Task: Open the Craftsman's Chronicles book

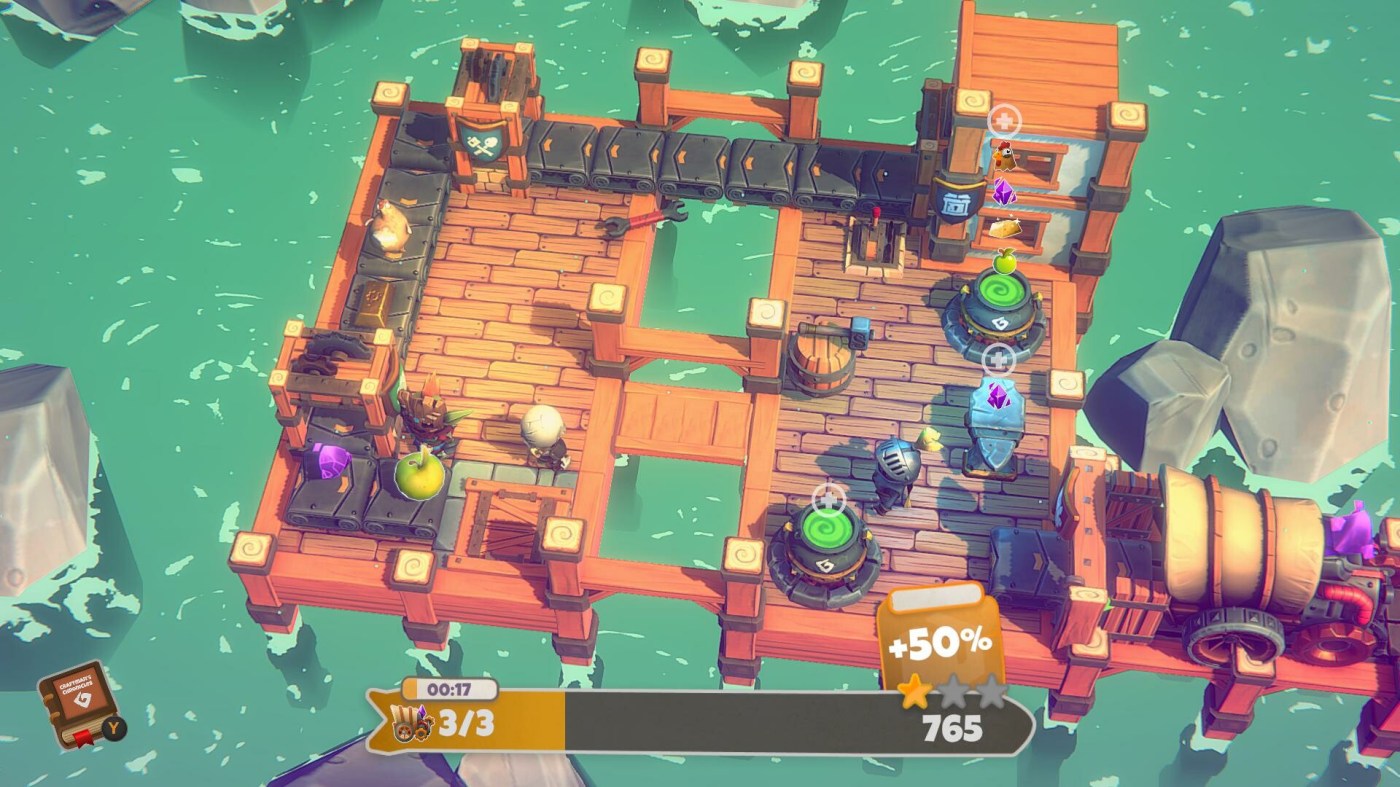Action: (78, 703)
